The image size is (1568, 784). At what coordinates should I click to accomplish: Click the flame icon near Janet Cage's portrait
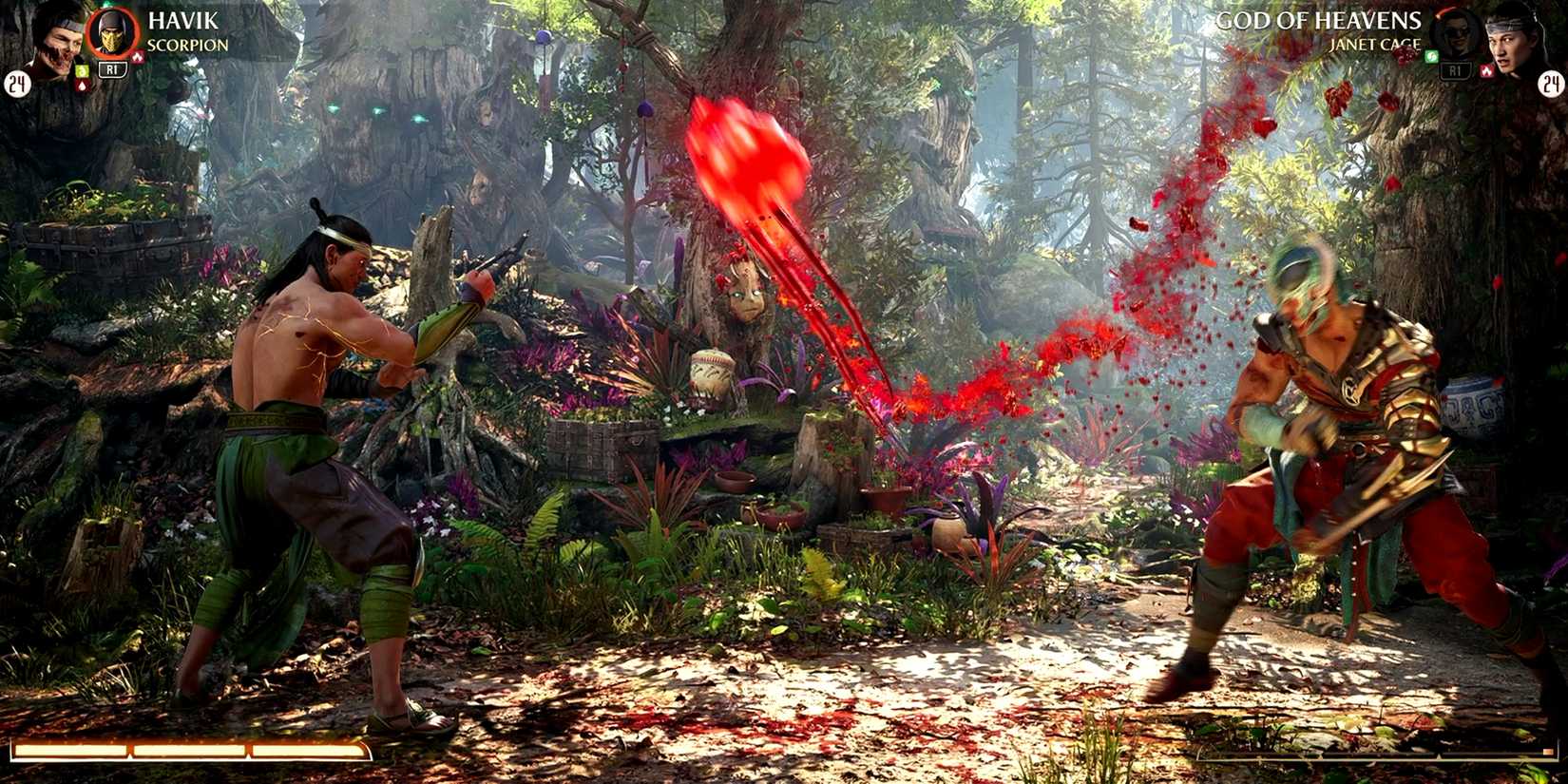coord(1487,70)
